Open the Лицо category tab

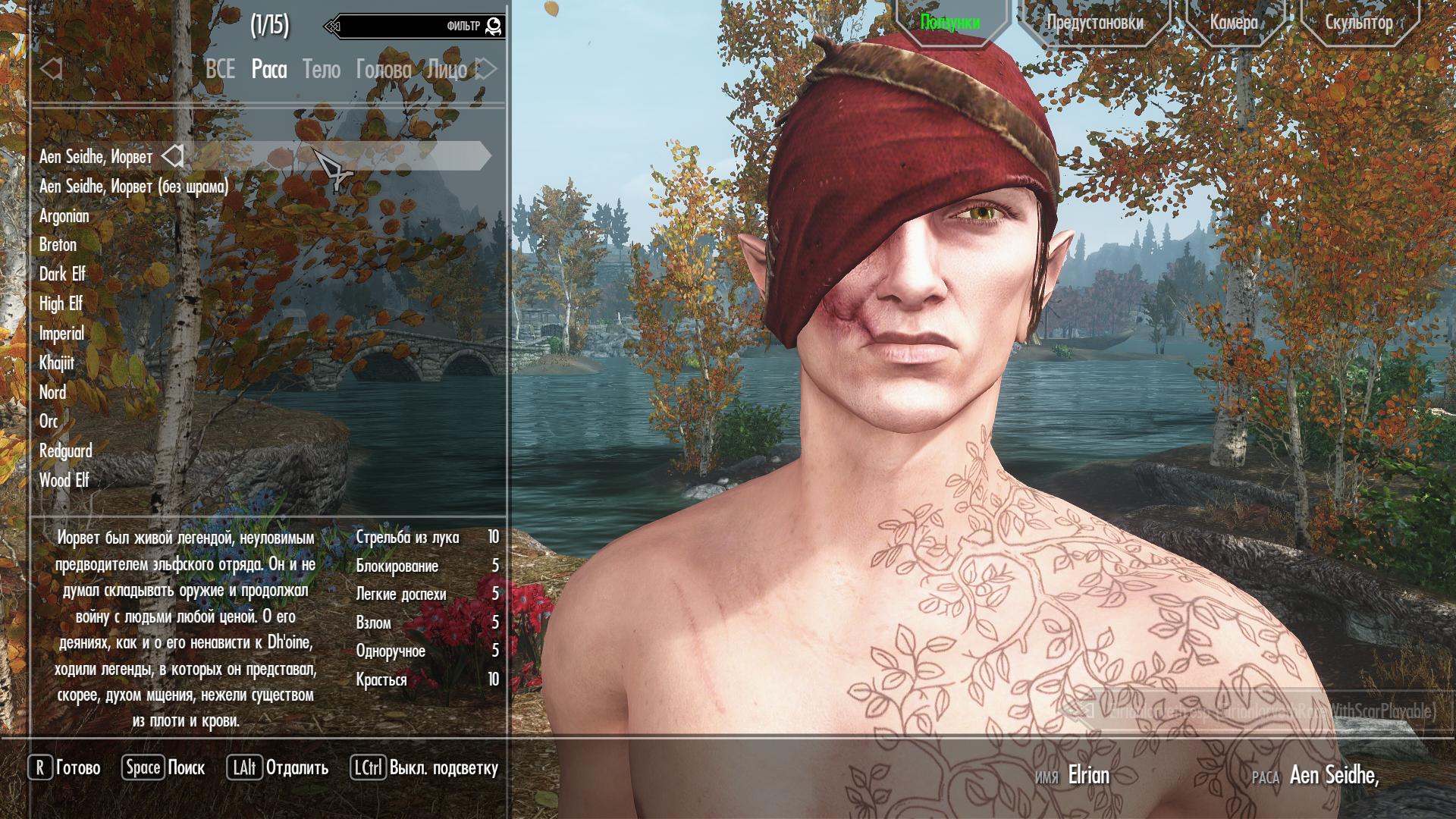(447, 69)
